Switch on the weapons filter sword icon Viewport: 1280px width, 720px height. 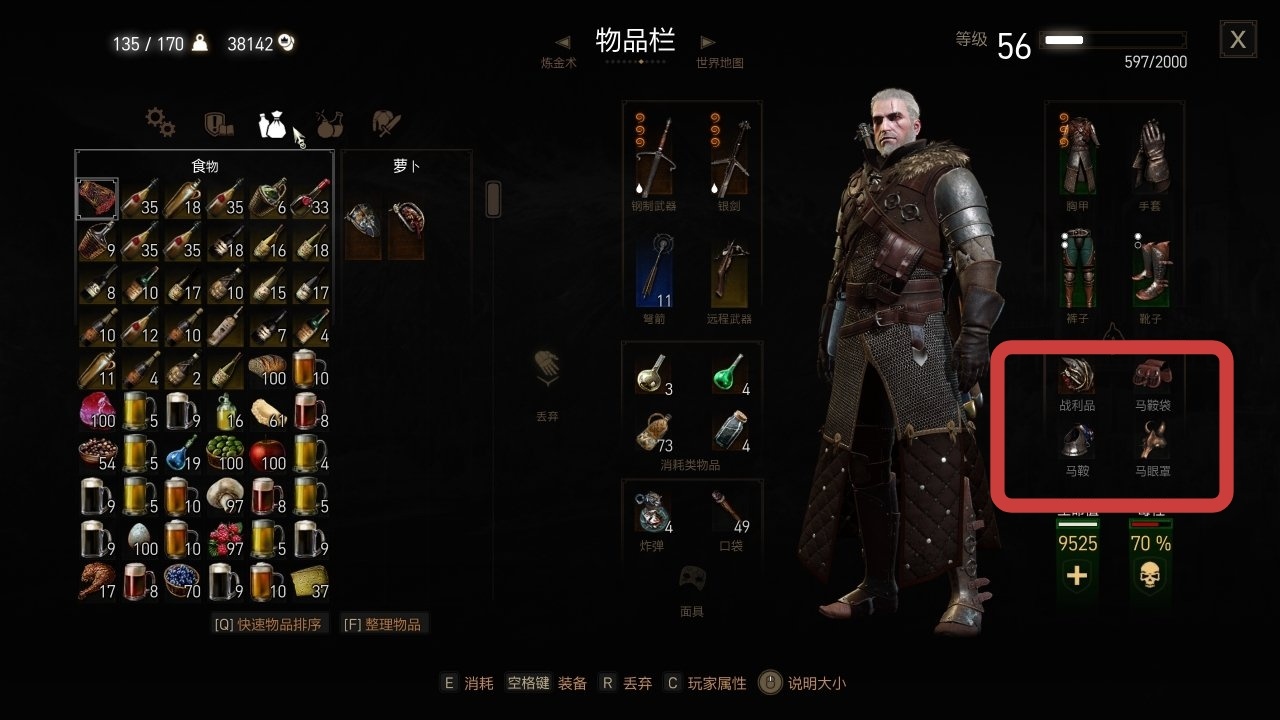pyautogui.click(x=385, y=122)
